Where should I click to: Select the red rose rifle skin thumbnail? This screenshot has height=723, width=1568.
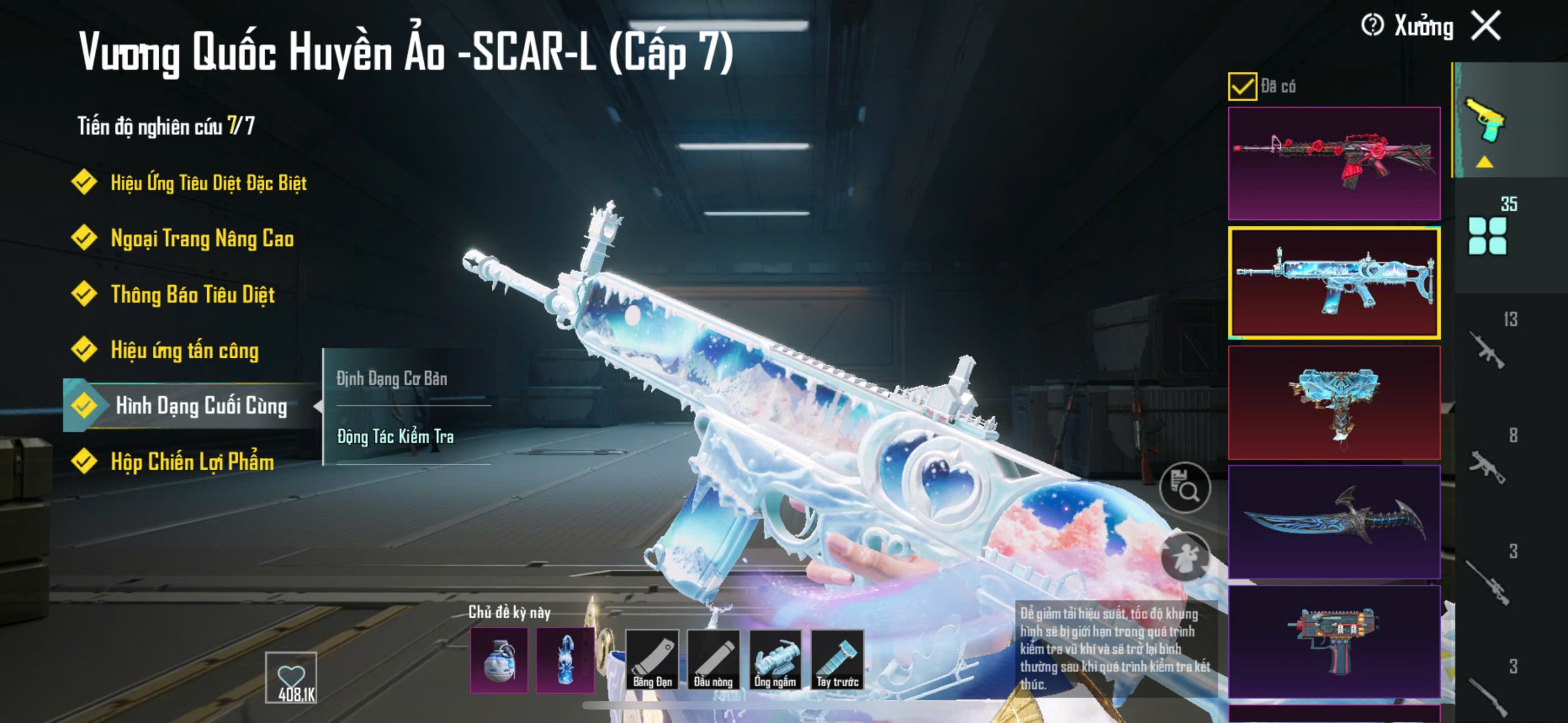click(x=1334, y=163)
